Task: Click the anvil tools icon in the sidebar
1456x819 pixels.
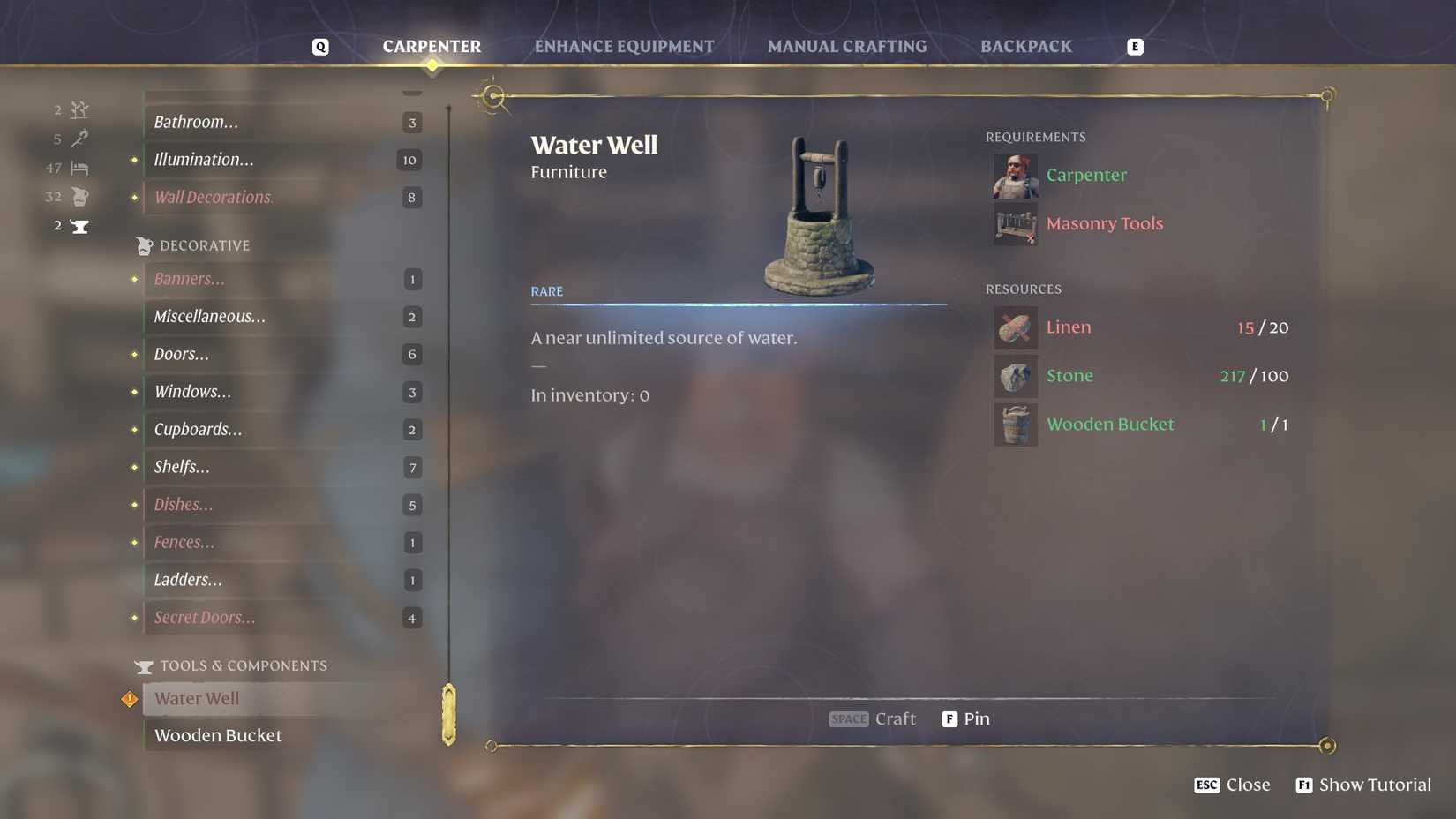Action: click(x=79, y=225)
